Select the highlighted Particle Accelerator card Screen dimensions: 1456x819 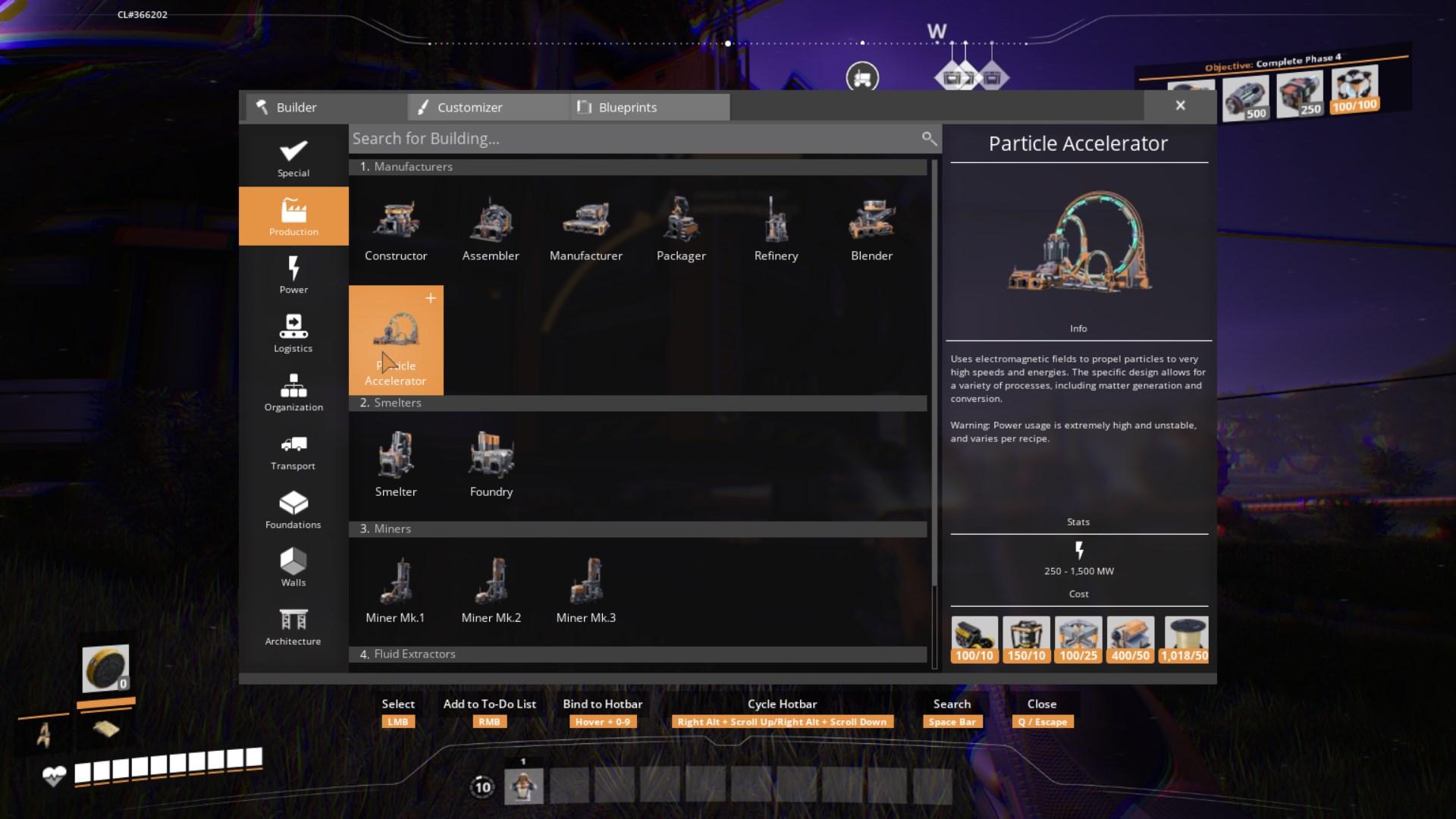396,340
